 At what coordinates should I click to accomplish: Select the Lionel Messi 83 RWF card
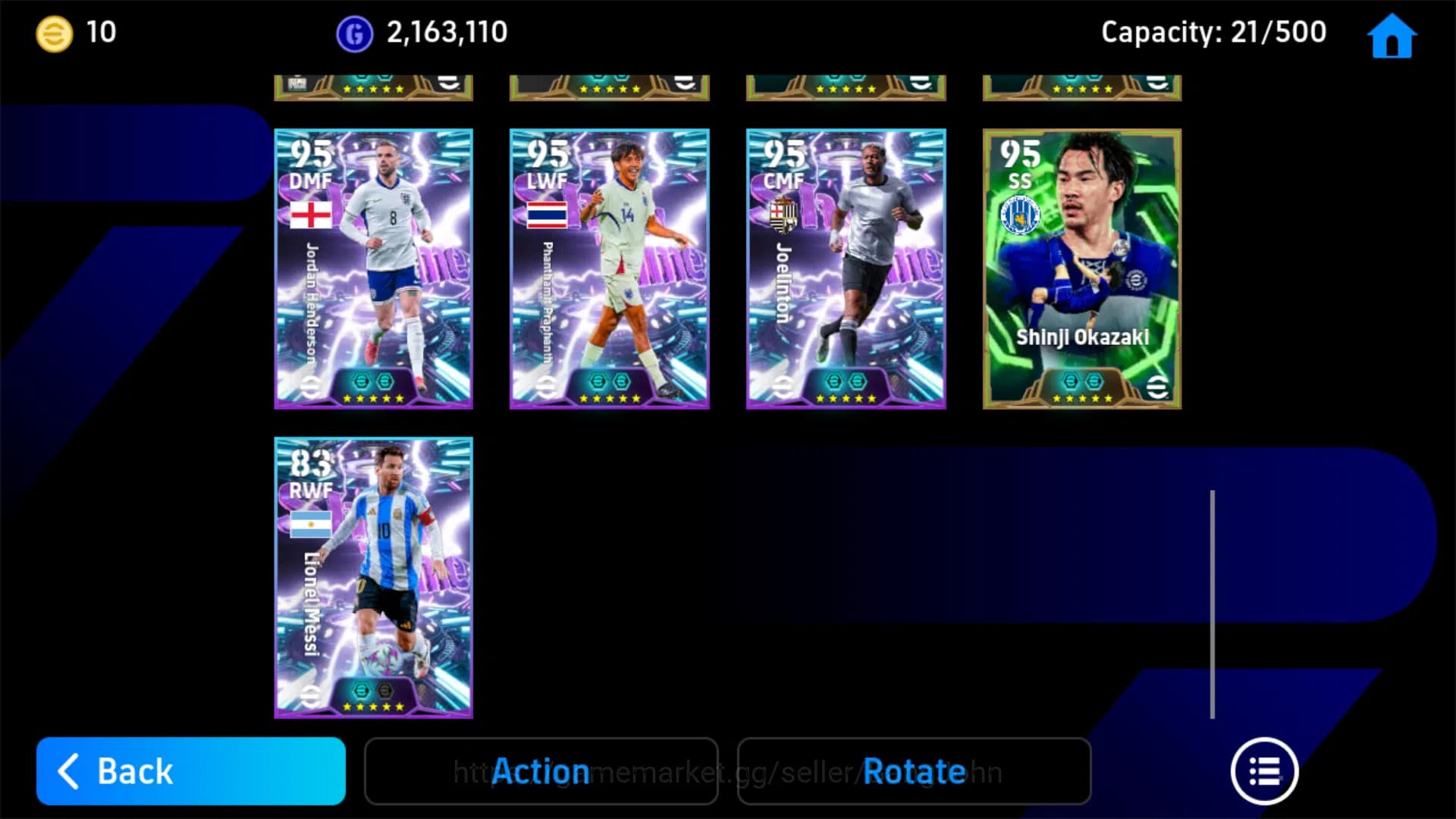tap(373, 574)
